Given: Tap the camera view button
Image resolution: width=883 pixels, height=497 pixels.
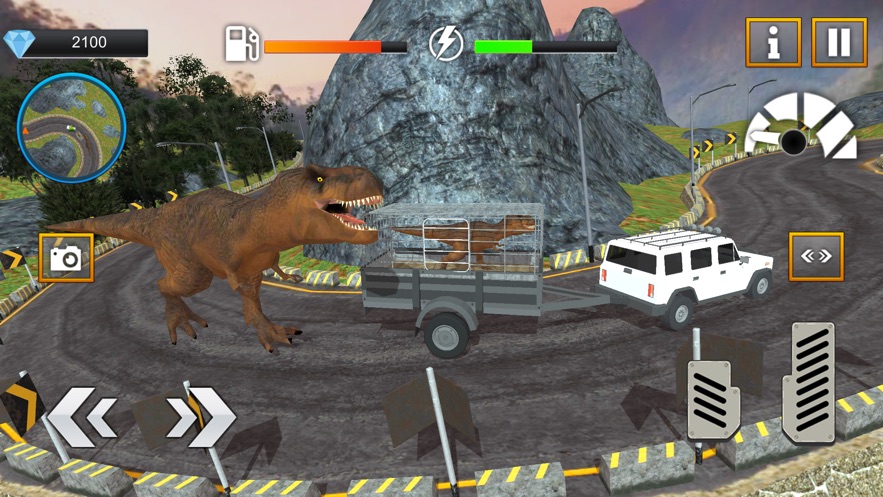Looking at the screenshot, I should coord(66,258).
